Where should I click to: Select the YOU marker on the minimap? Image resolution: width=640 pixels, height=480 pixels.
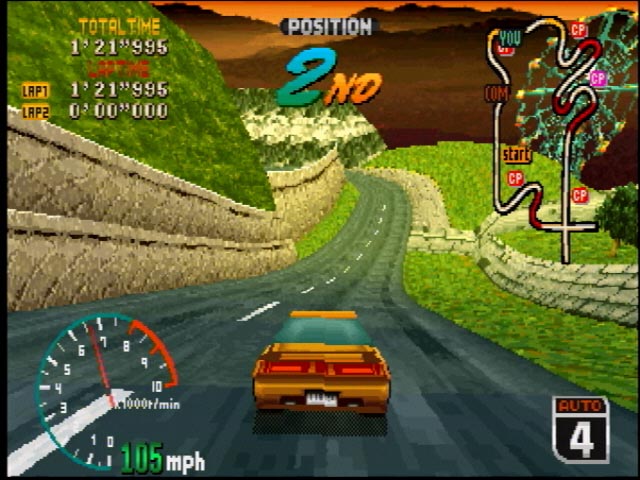pos(509,38)
